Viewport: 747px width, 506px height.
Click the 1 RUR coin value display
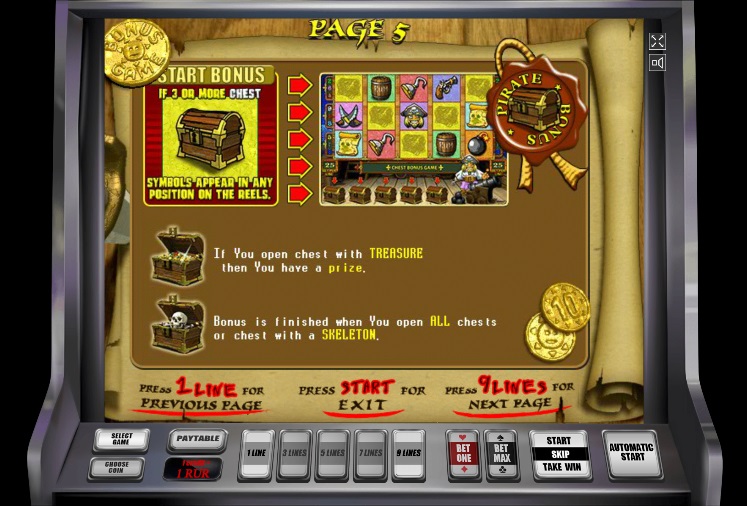[x=193, y=469]
